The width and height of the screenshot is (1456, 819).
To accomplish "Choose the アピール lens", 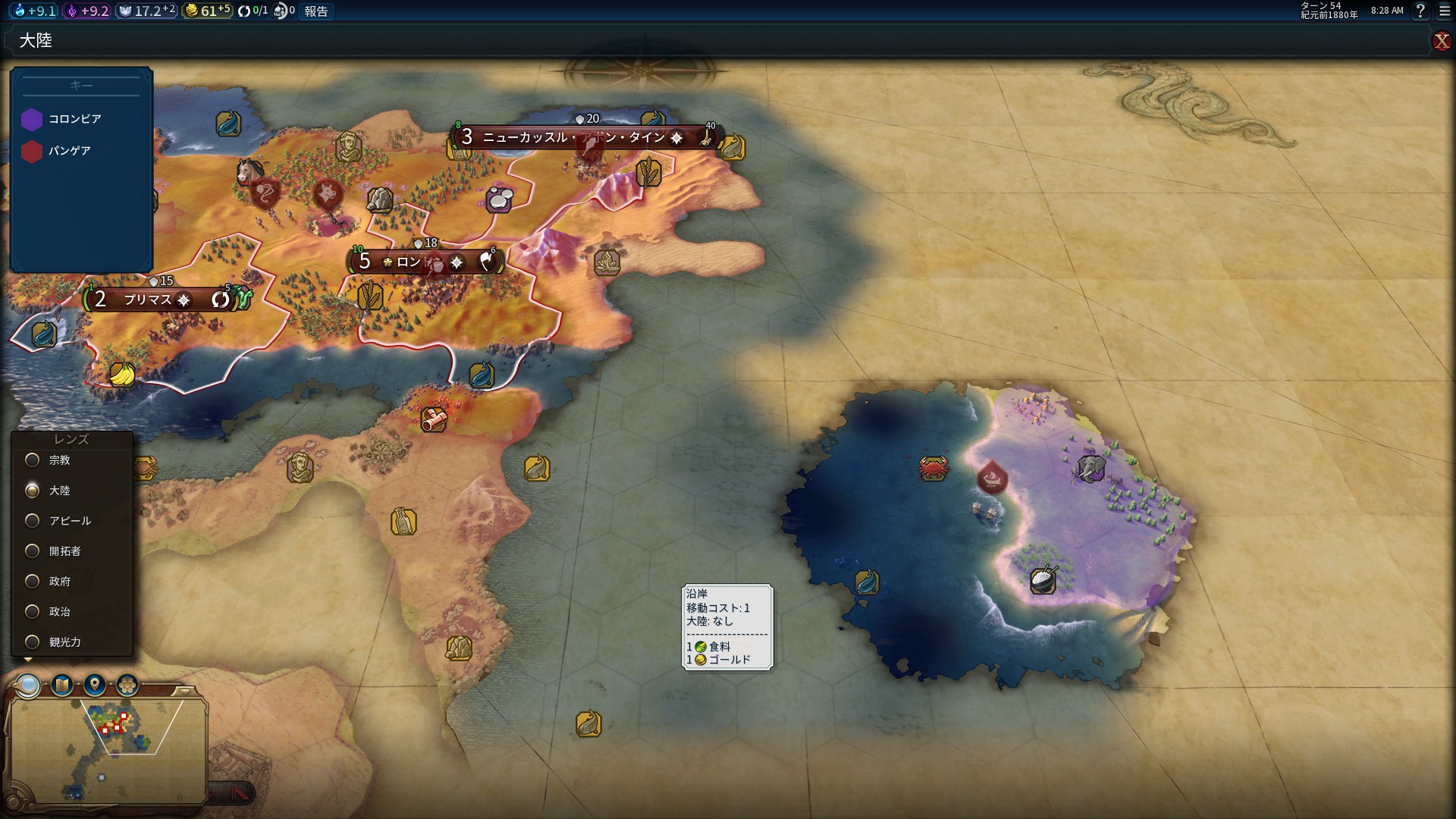I will [33, 521].
